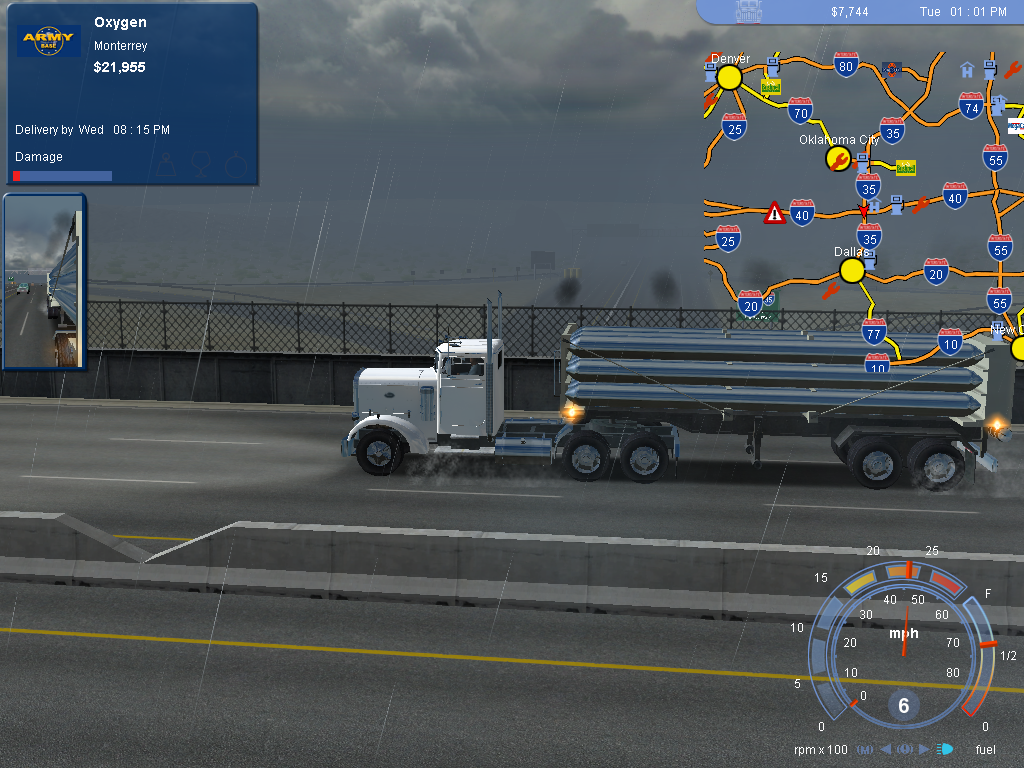Open the rear-view mirror camera thumbnail

pos(45,281)
